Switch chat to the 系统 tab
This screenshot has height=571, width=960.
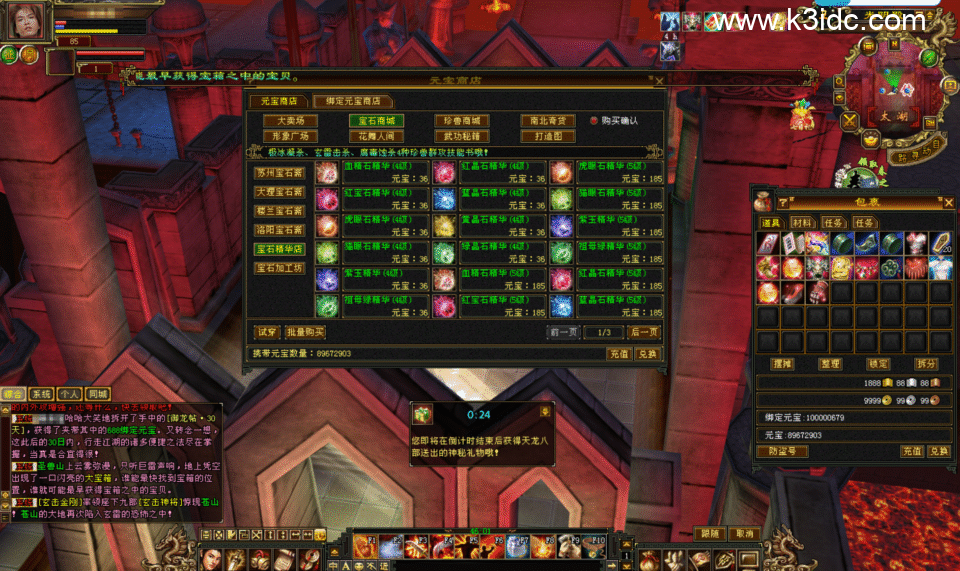[x=41, y=394]
